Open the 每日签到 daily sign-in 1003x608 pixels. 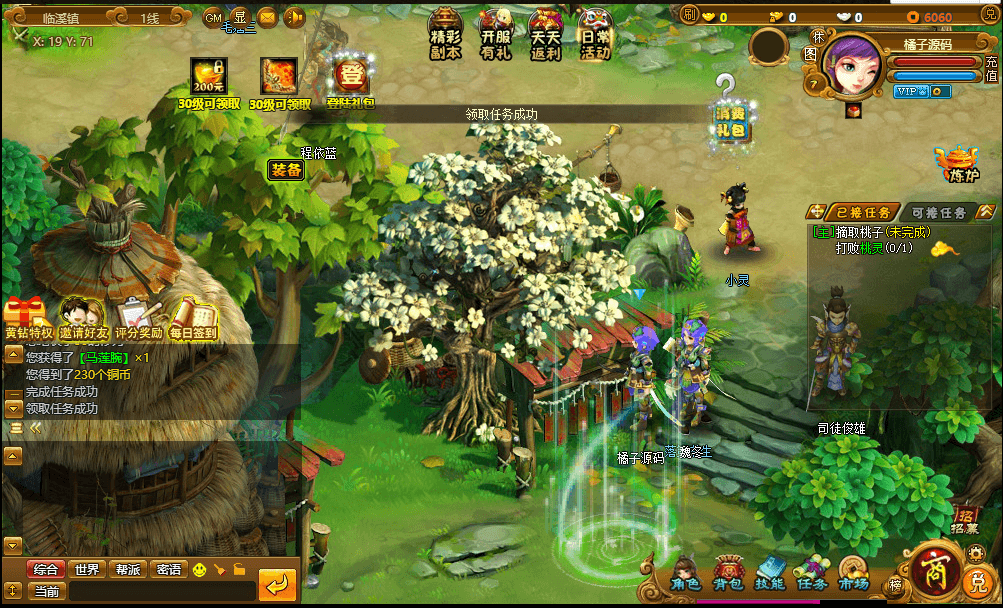(x=193, y=318)
